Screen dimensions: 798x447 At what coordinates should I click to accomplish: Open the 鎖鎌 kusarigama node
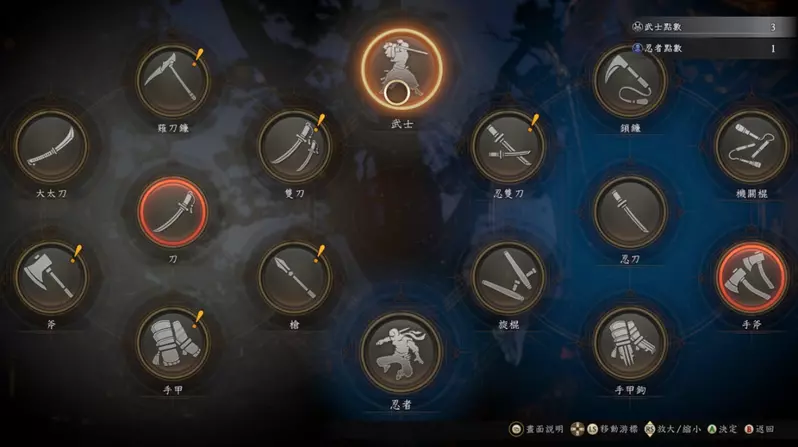(630, 80)
